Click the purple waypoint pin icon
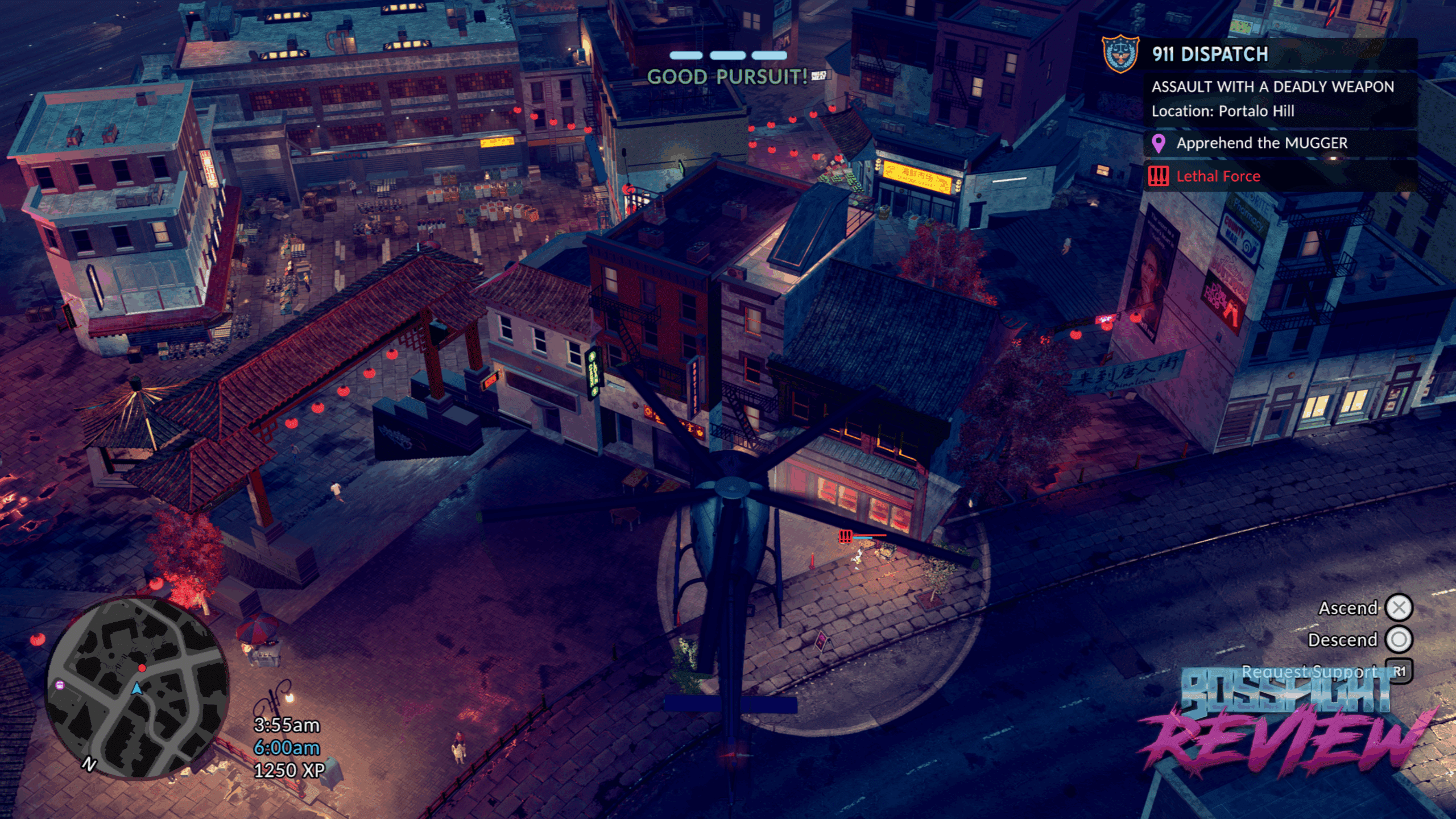 [x=1158, y=143]
